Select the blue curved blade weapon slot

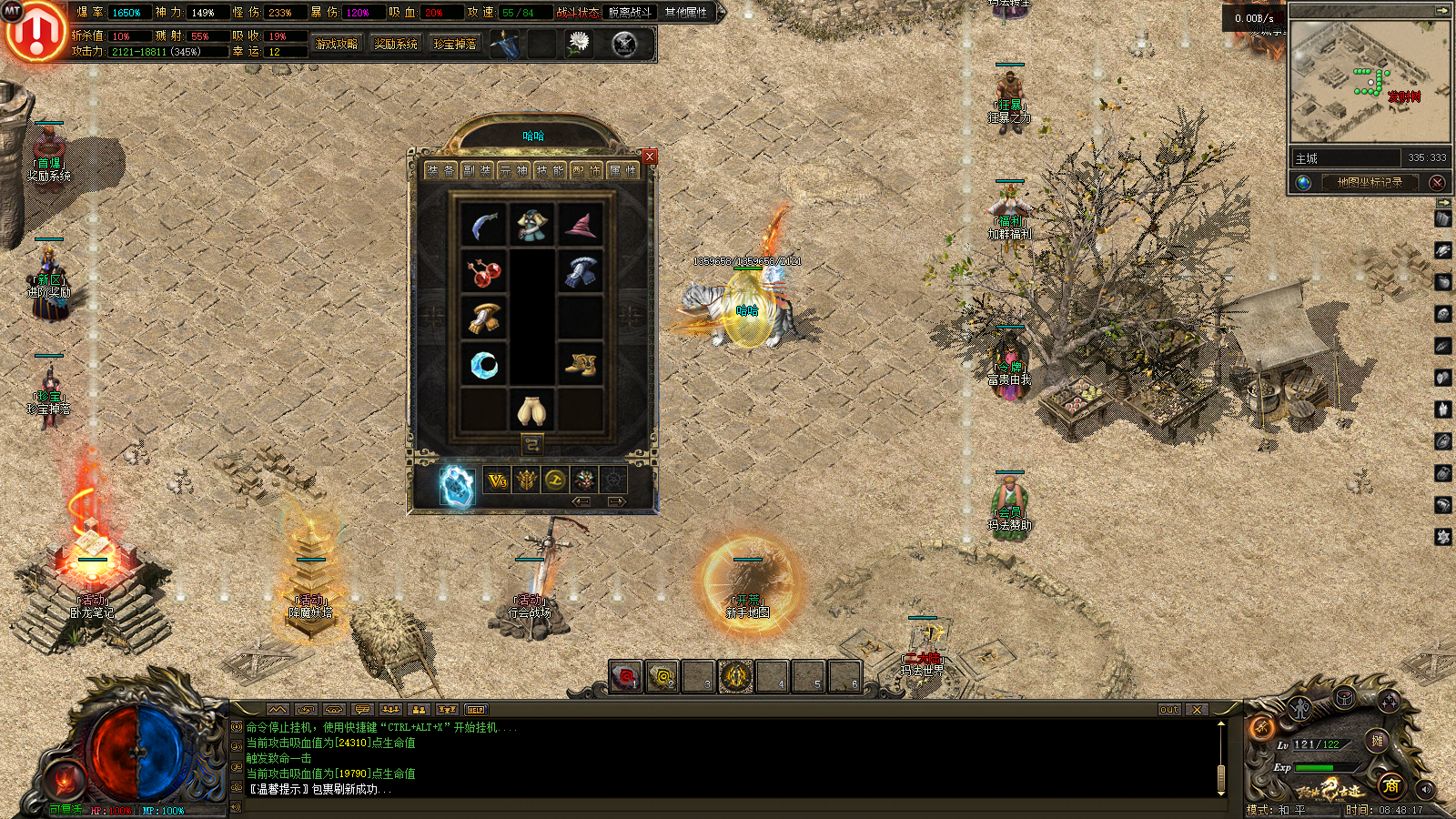pos(484,225)
